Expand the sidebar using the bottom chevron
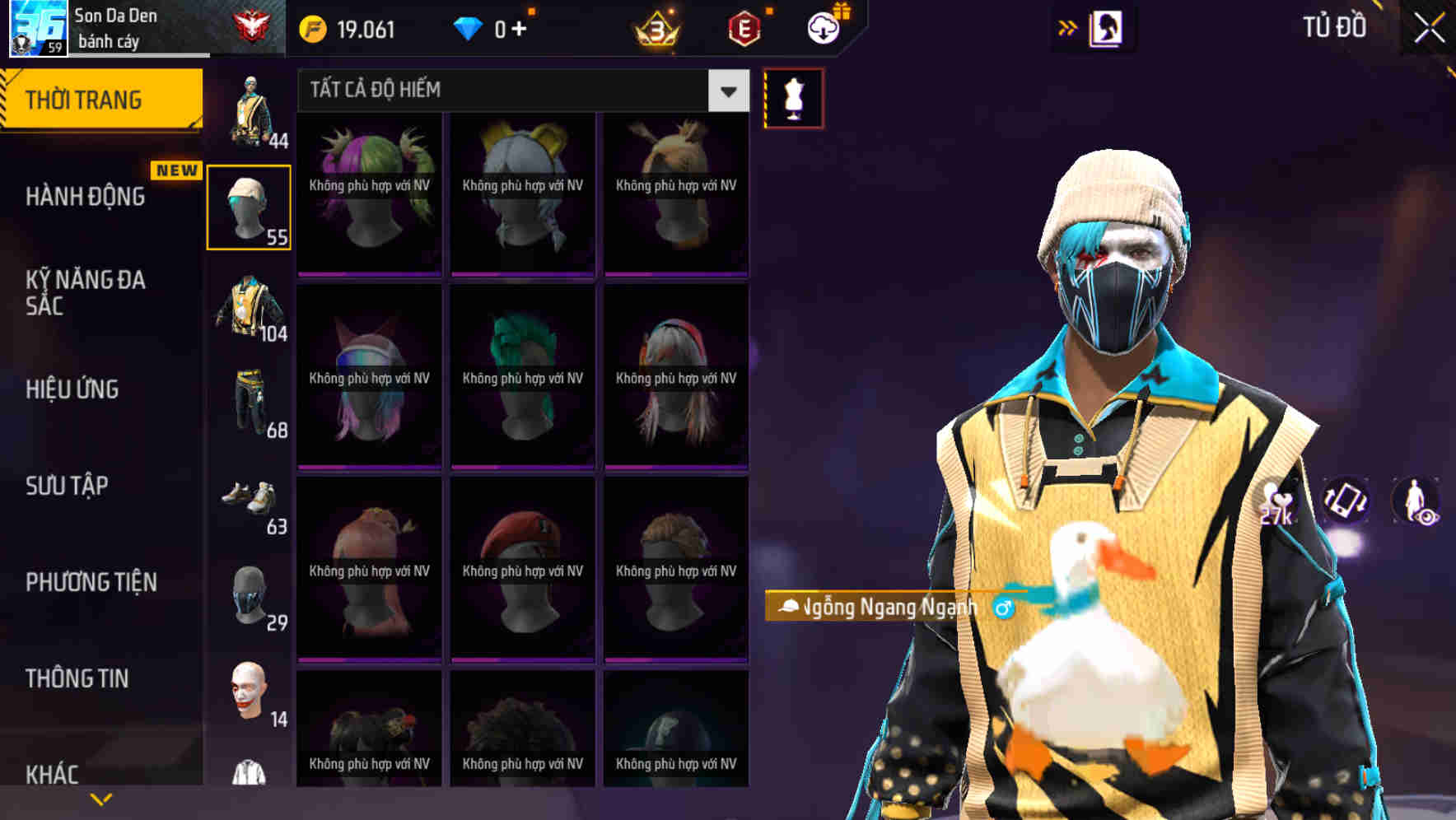This screenshot has height=820, width=1456. coord(100,798)
